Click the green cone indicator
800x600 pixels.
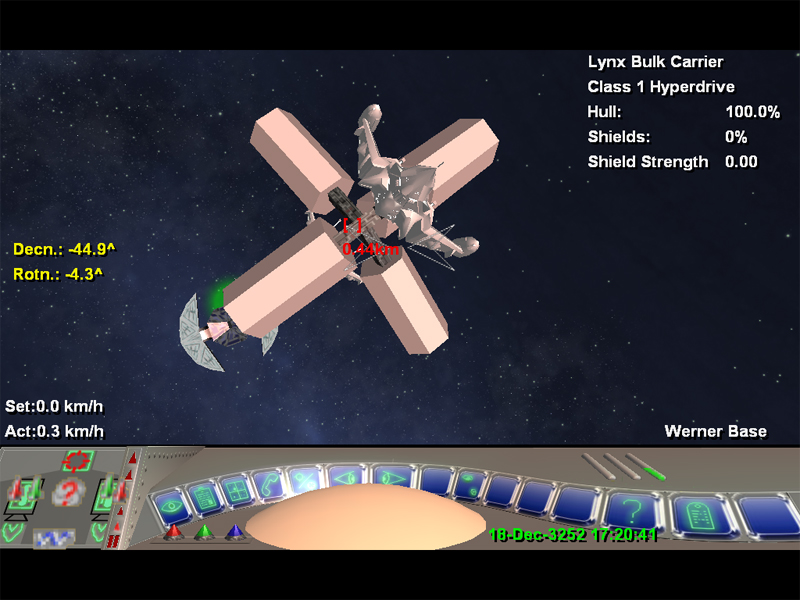point(204,532)
